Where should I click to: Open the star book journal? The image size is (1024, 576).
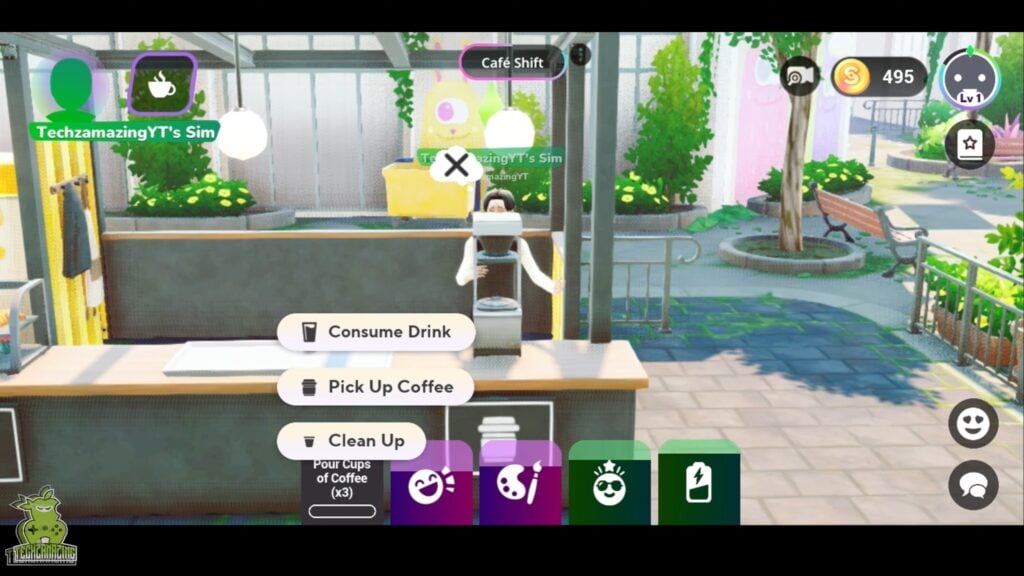click(969, 144)
